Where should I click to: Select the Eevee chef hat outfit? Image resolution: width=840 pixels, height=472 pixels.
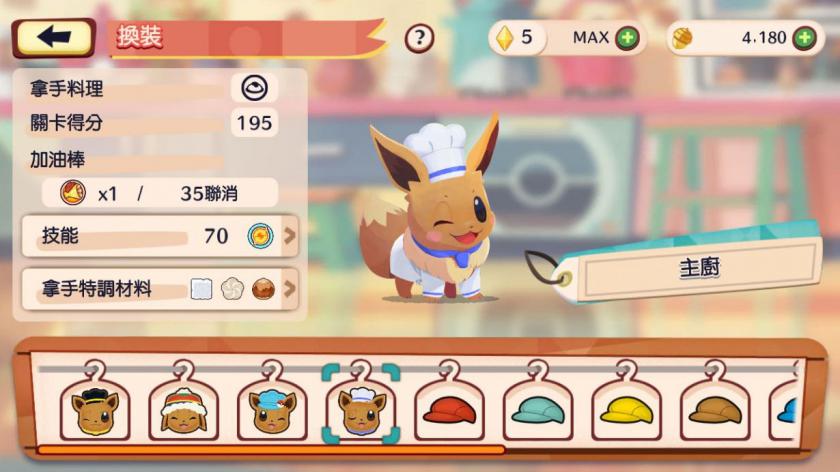[x=361, y=409]
